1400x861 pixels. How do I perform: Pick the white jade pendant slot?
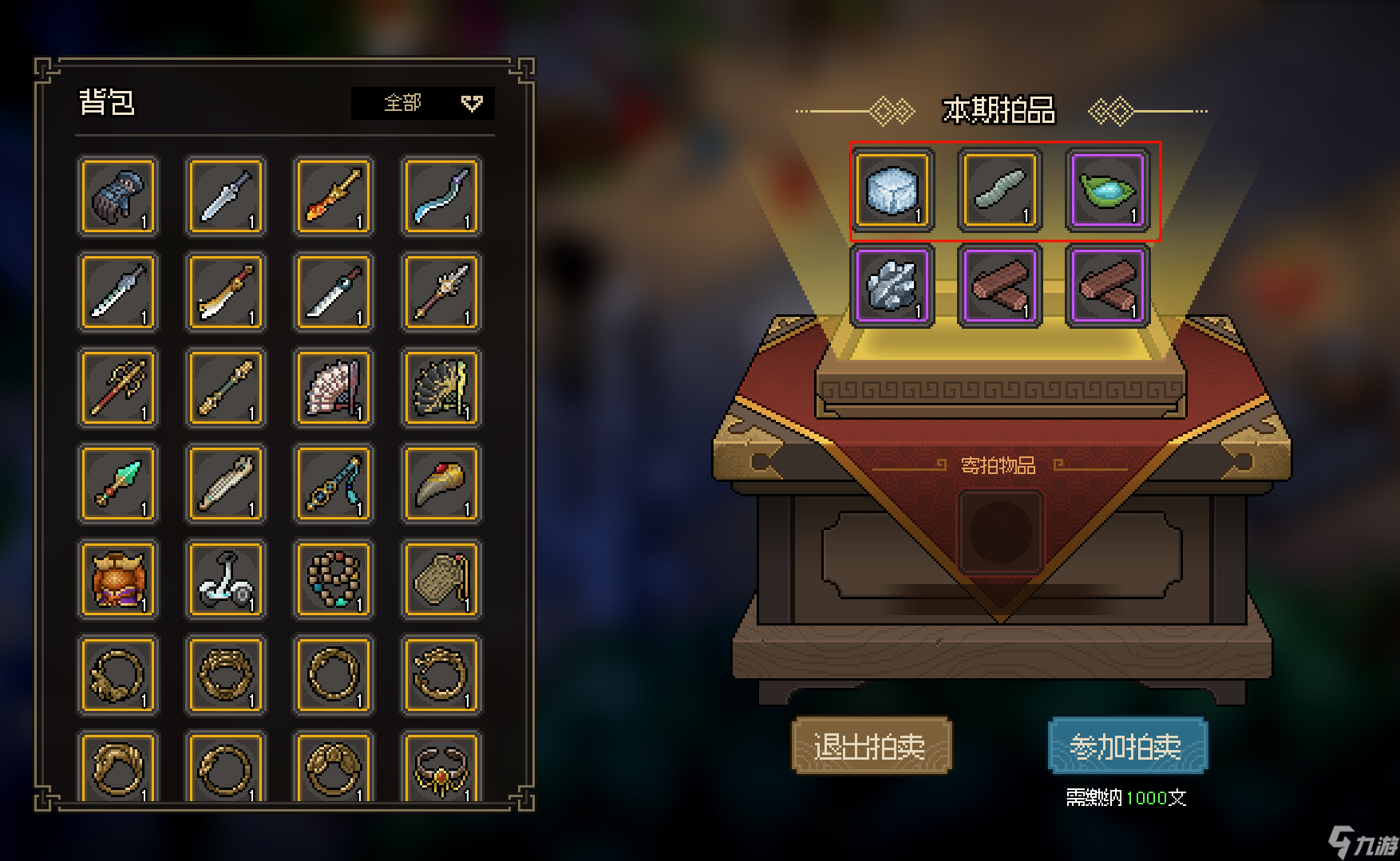point(226,579)
